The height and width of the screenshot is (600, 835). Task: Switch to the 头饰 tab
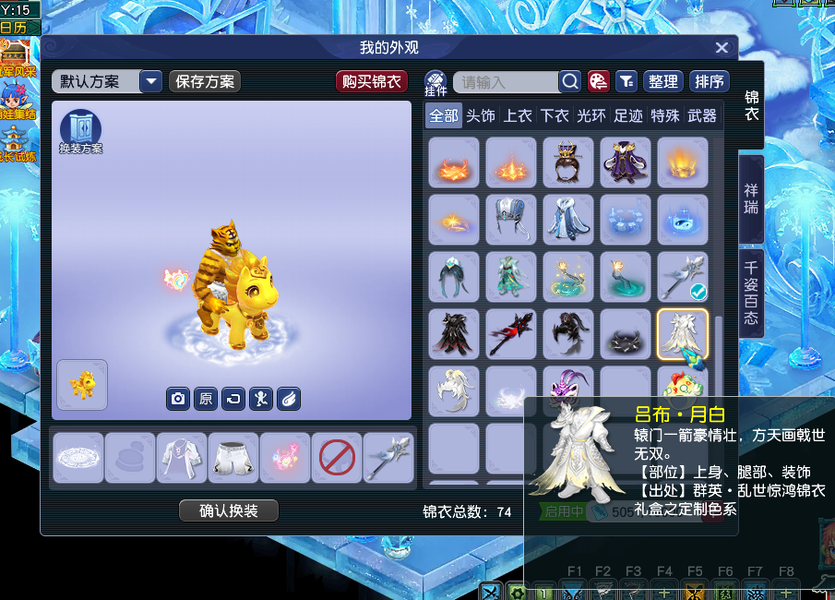[x=481, y=116]
